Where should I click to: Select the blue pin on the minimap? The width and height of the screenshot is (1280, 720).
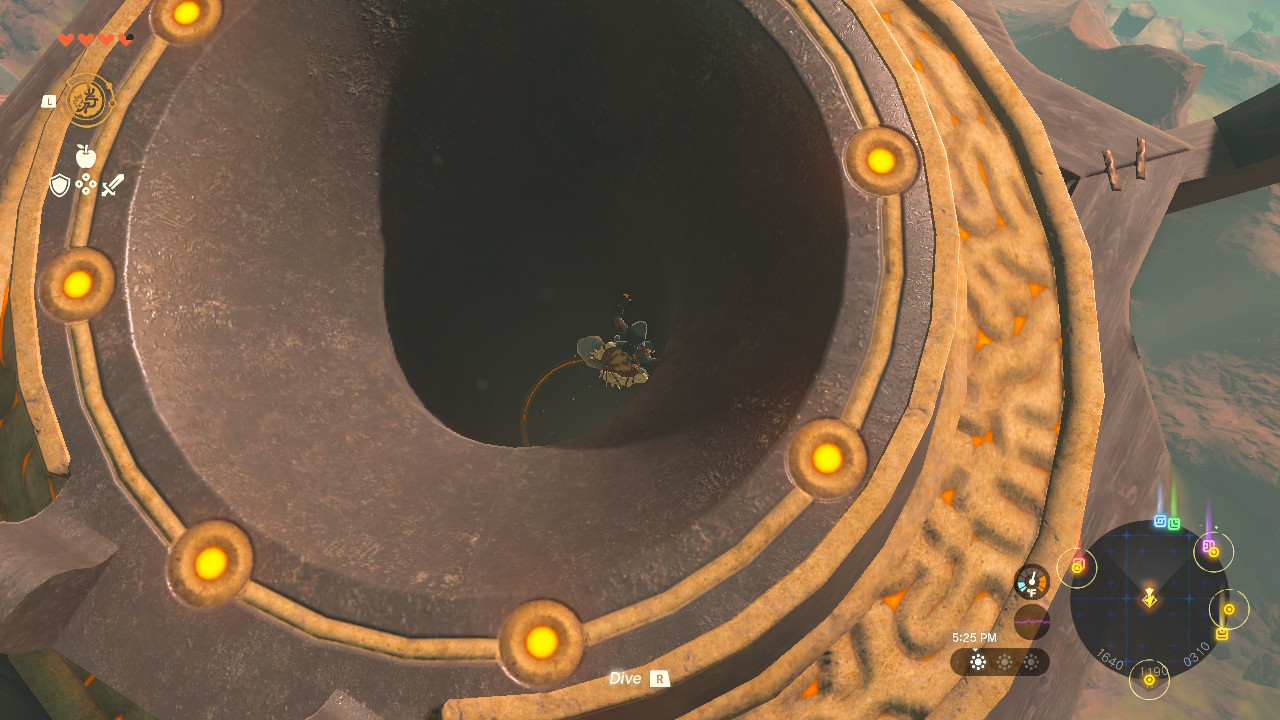(1160, 521)
